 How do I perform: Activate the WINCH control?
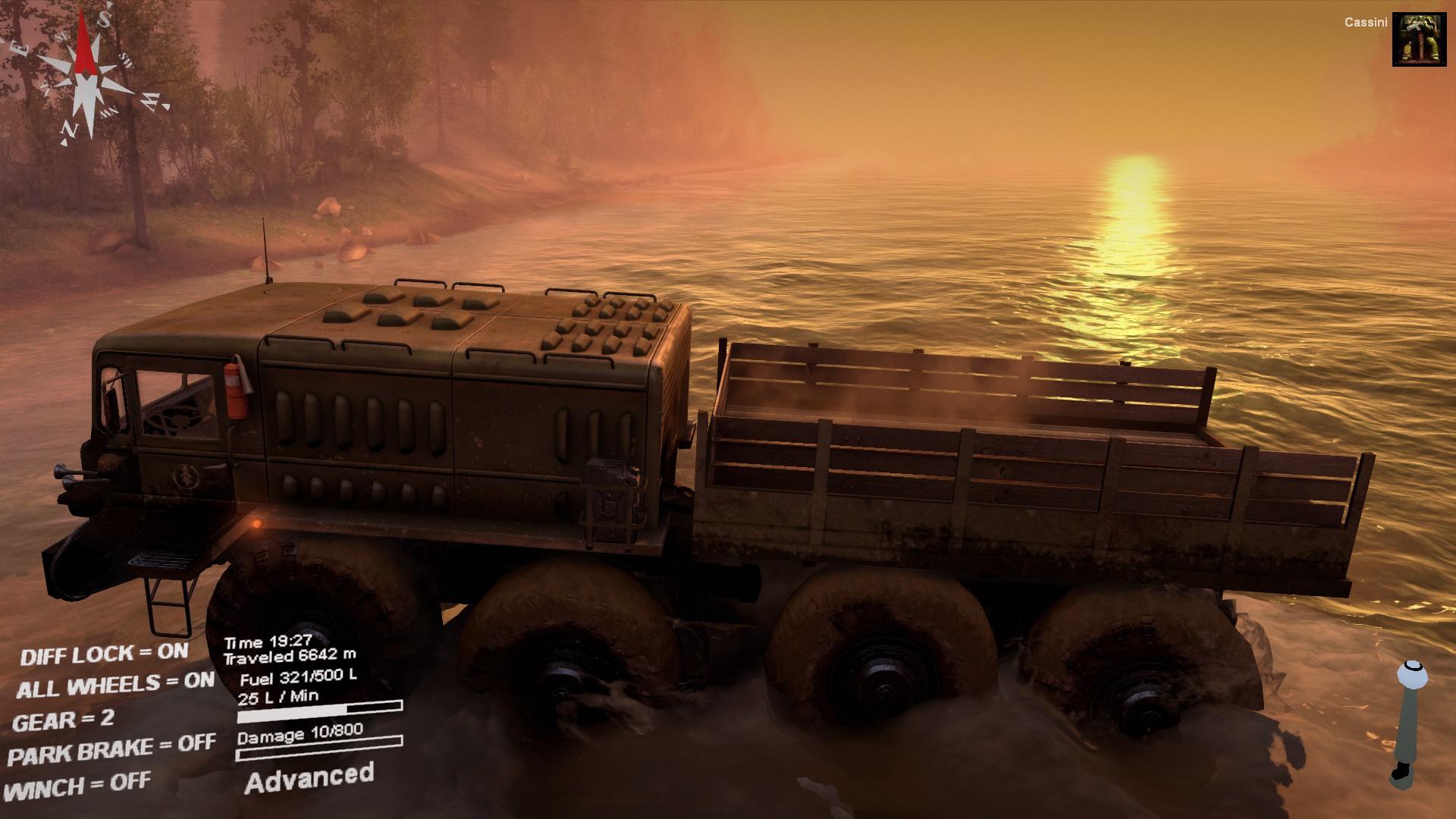pos(77,786)
